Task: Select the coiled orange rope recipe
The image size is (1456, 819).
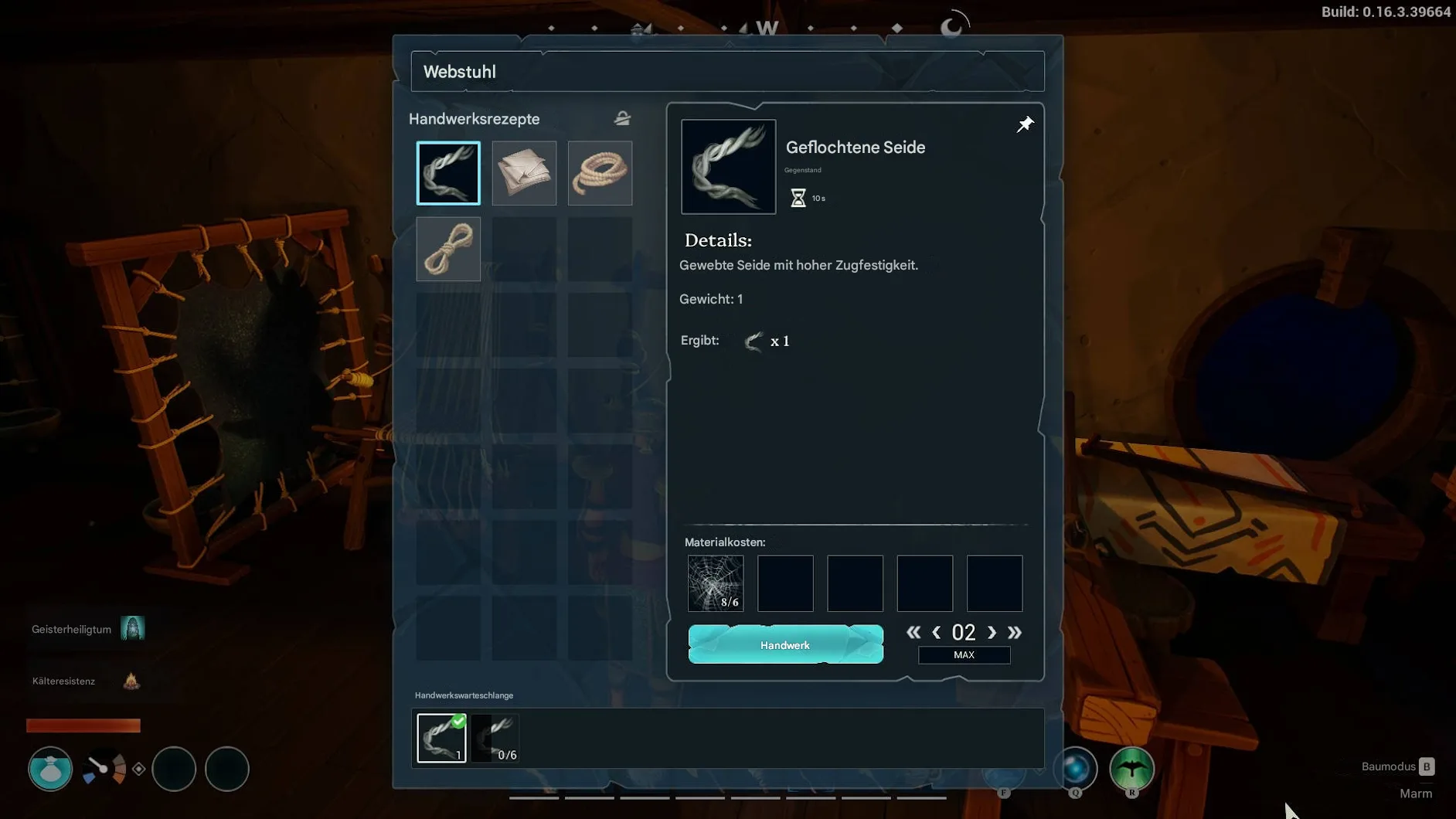Action: [x=600, y=173]
